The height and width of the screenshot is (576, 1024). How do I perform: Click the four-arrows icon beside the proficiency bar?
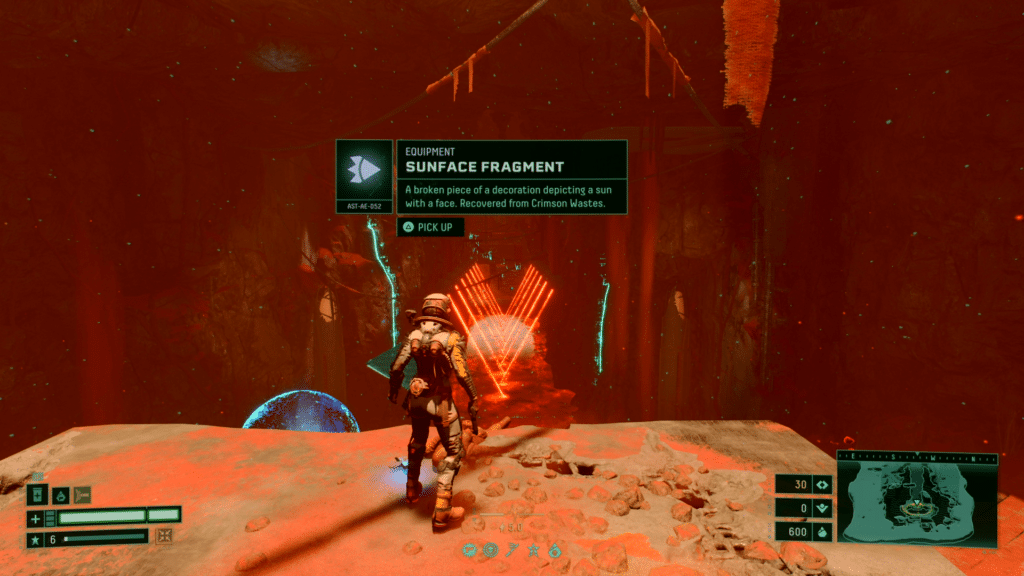tap(165, 537)
